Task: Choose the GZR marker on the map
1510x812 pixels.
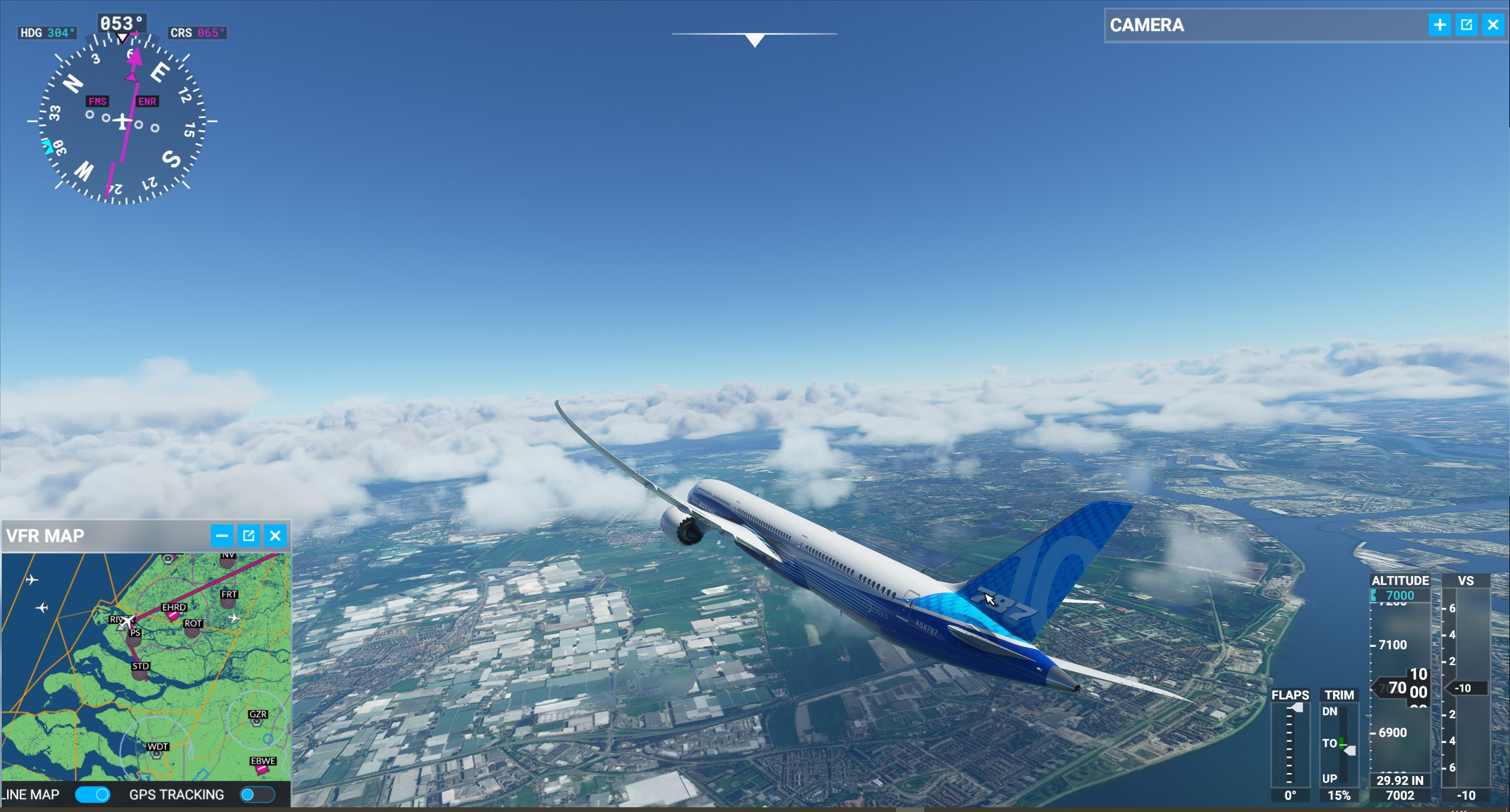Action: (x=257, y=721)
